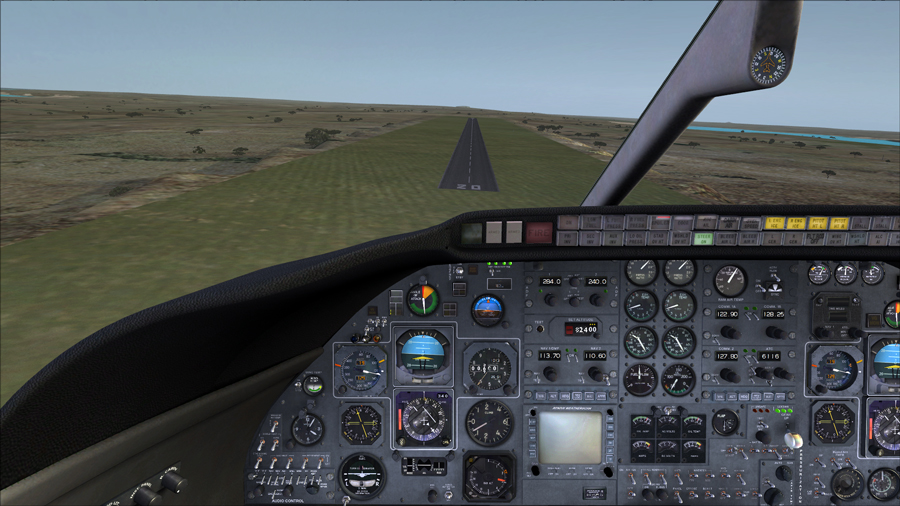This screenshot has width=900, height=506.
Task: Push the red FIRE warning button
Action: coord(539,232)
